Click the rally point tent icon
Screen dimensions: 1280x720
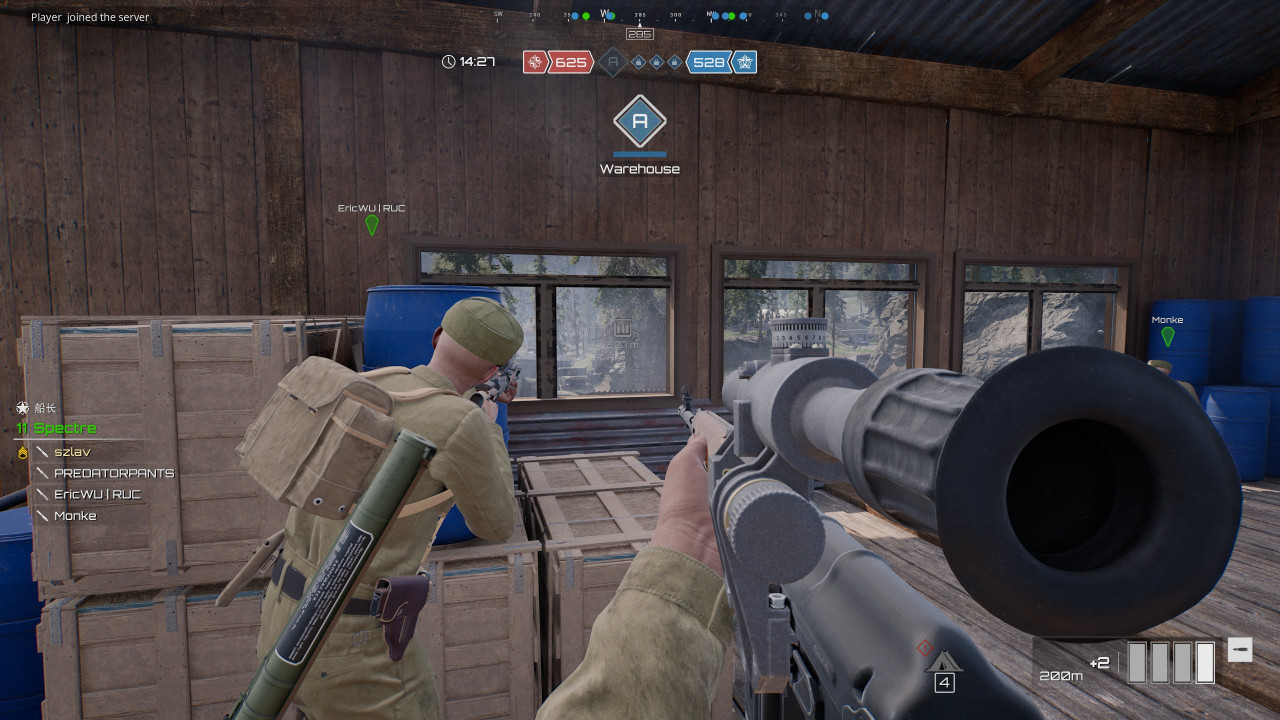[943, 662]
